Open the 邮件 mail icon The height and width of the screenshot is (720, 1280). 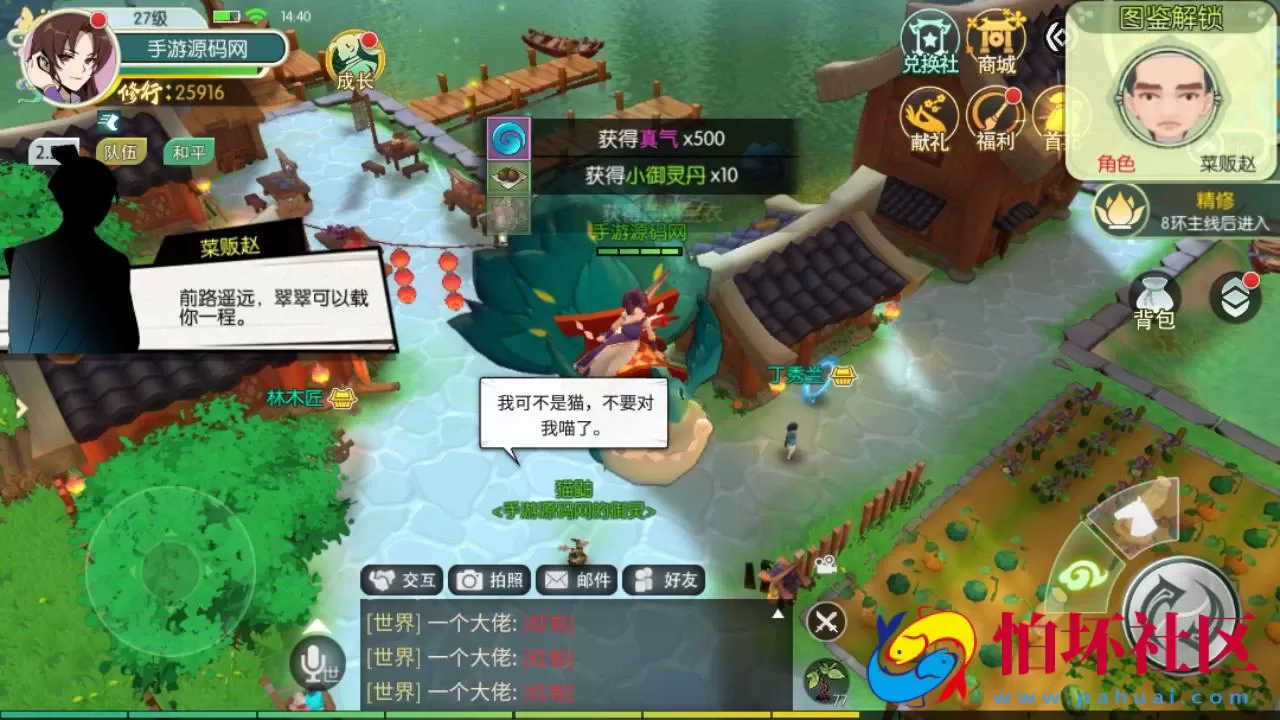tap(576, 579)
